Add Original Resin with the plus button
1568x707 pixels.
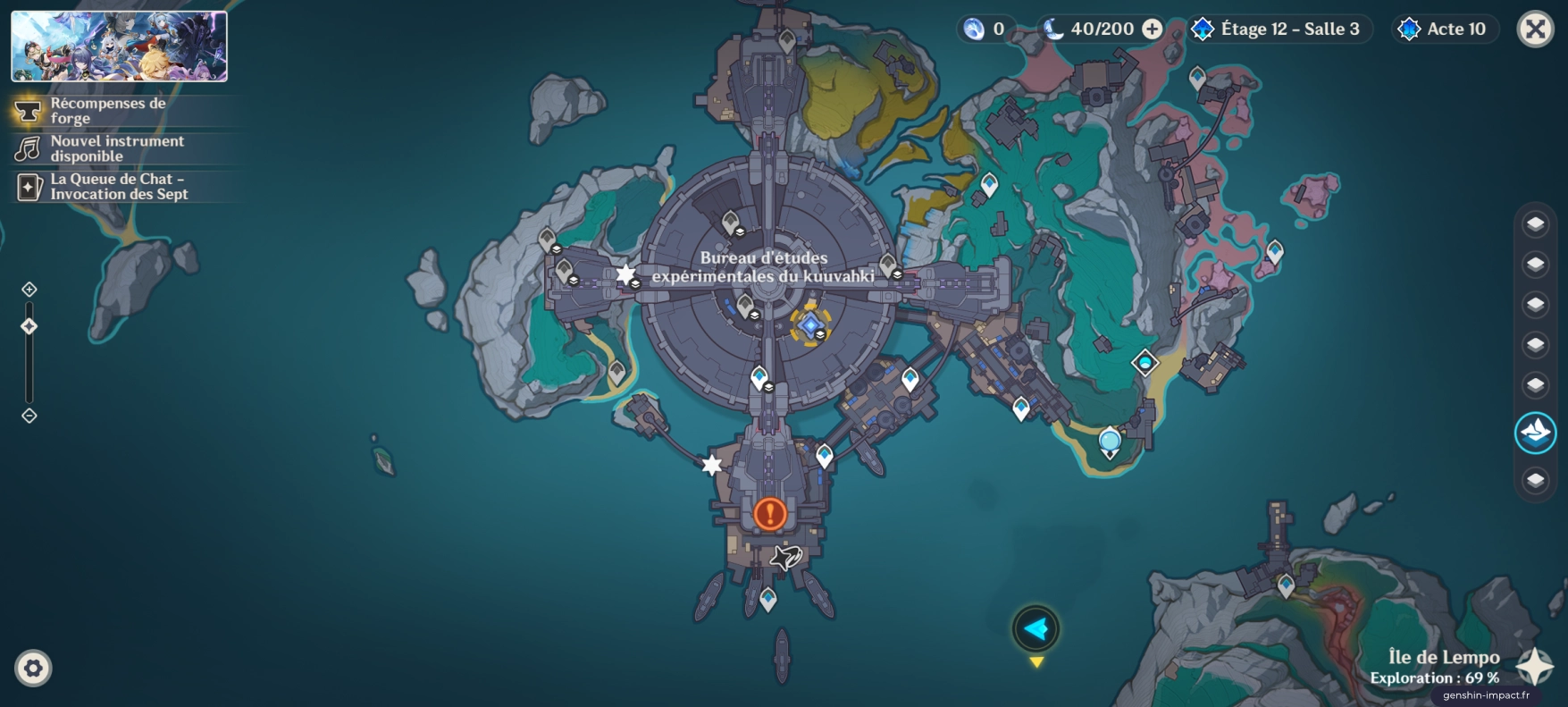point(1153,29)
